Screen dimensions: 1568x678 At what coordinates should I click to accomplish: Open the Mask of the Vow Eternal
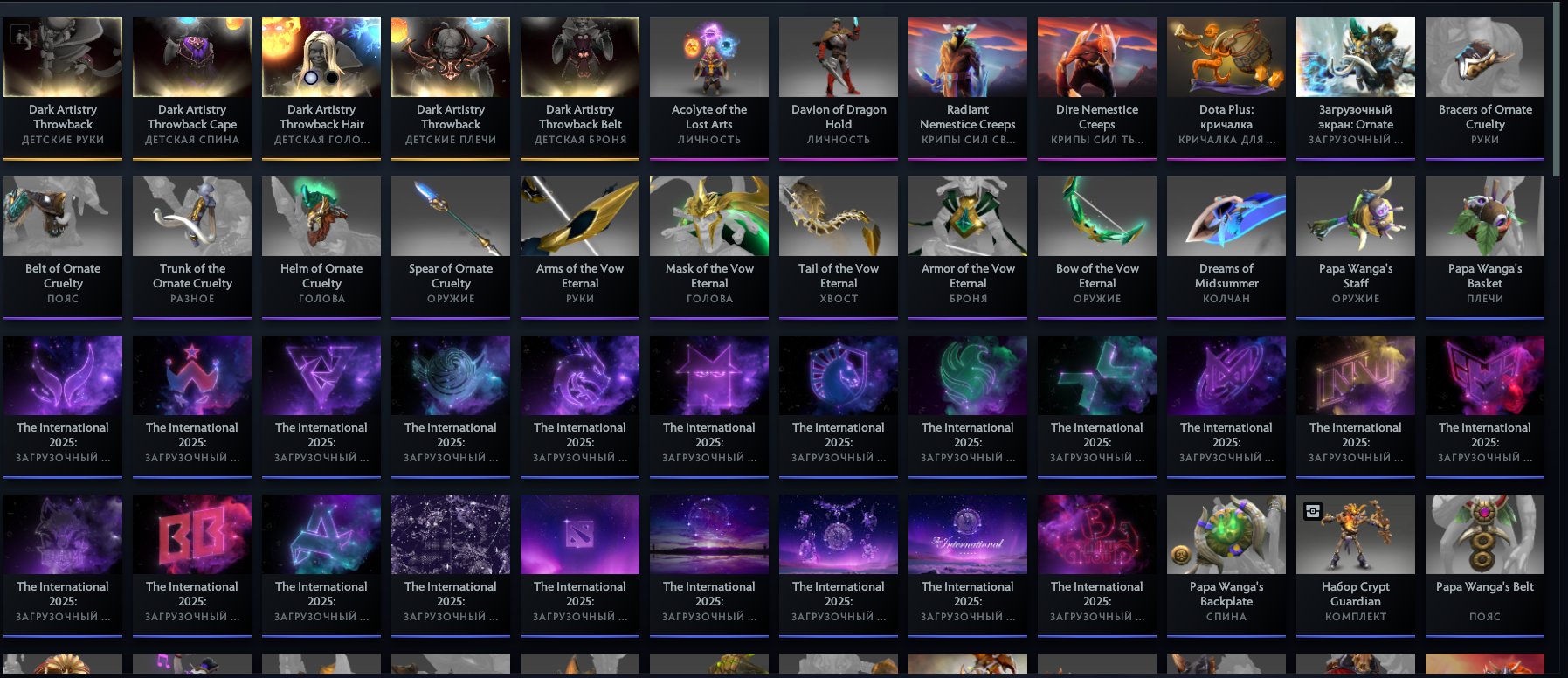(708, 216)
